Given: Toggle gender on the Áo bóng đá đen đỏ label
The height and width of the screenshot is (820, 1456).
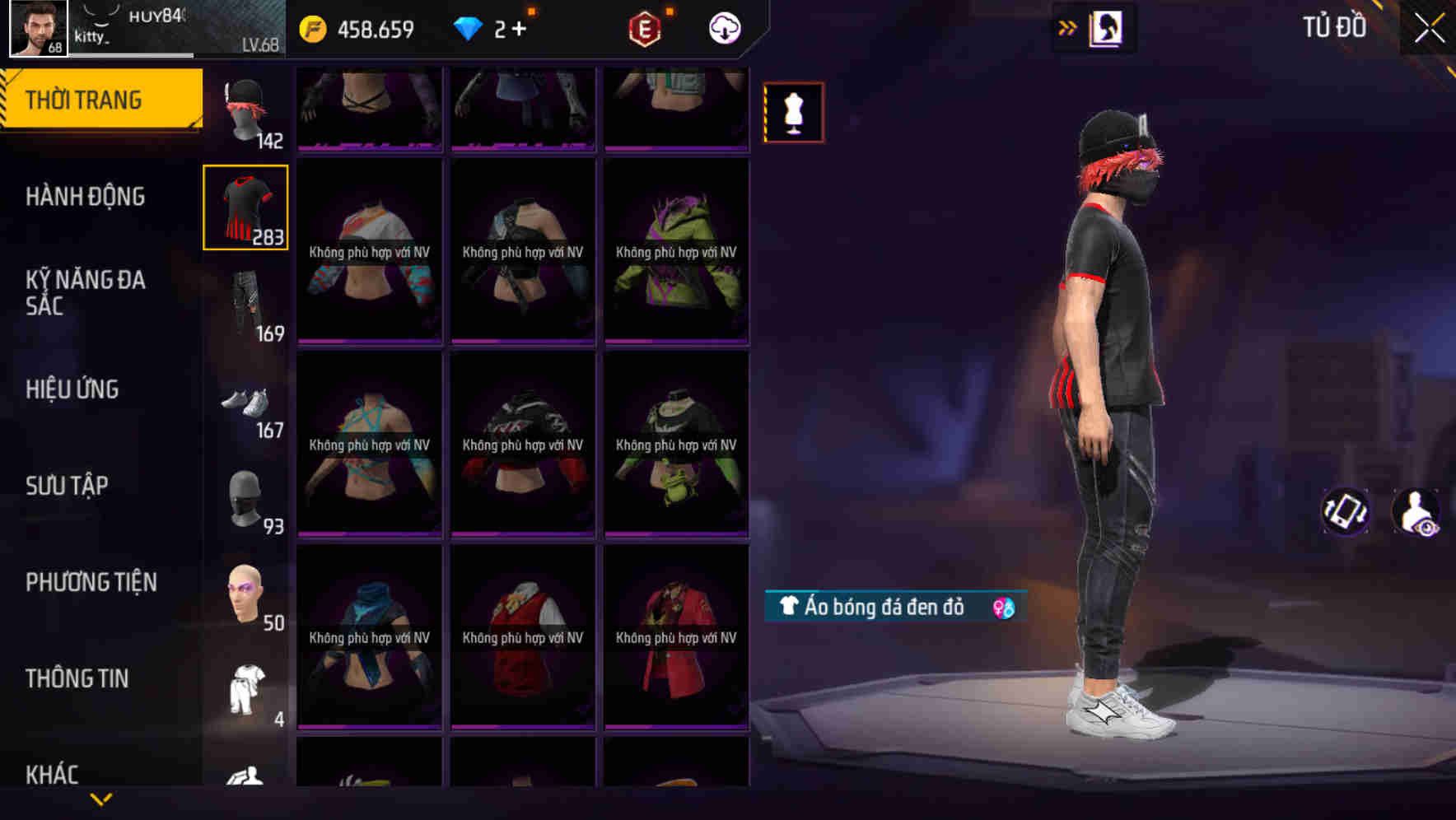Looking at the screenshot, I should click(1003, 608).
